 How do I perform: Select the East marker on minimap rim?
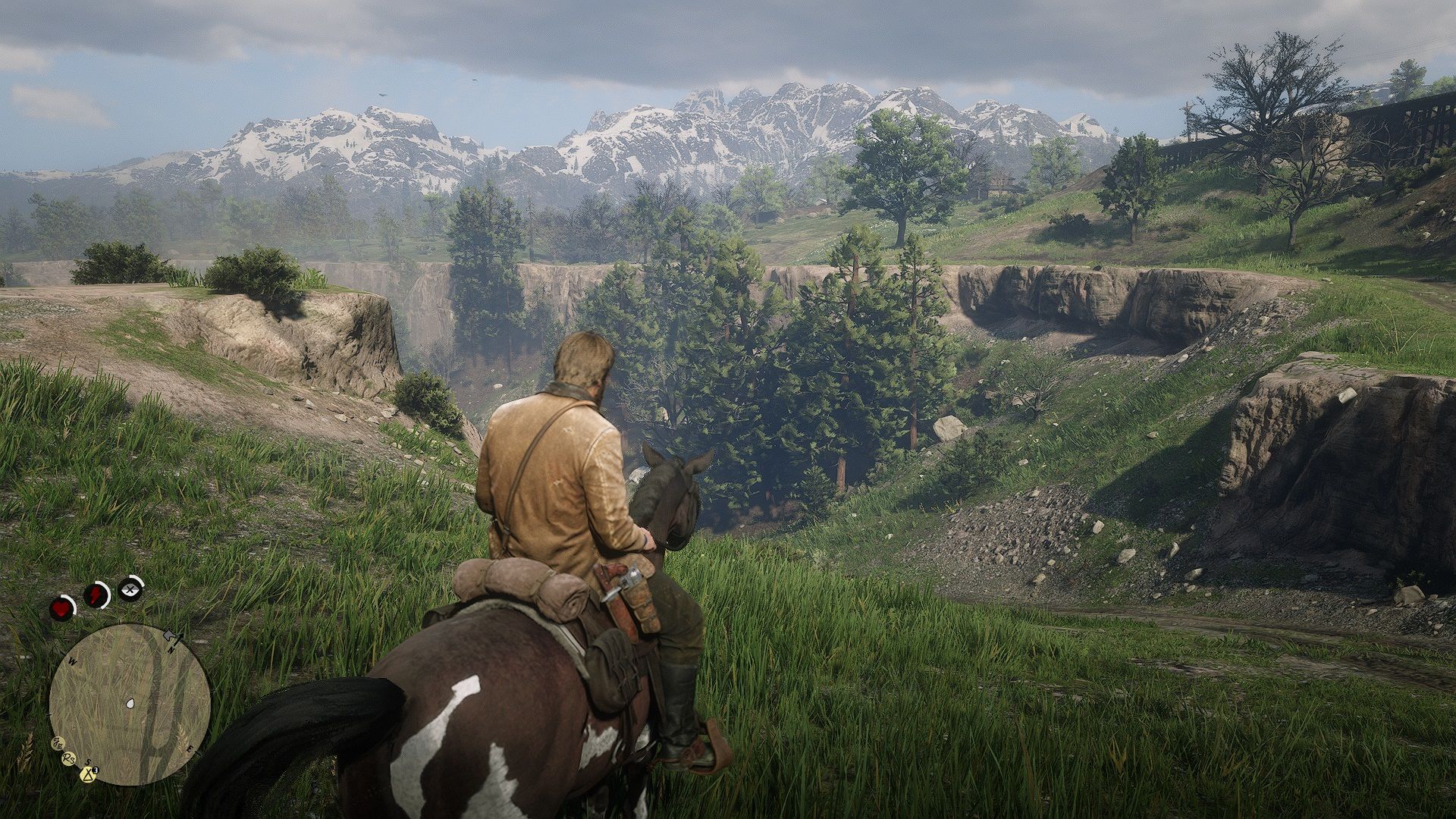190,749
